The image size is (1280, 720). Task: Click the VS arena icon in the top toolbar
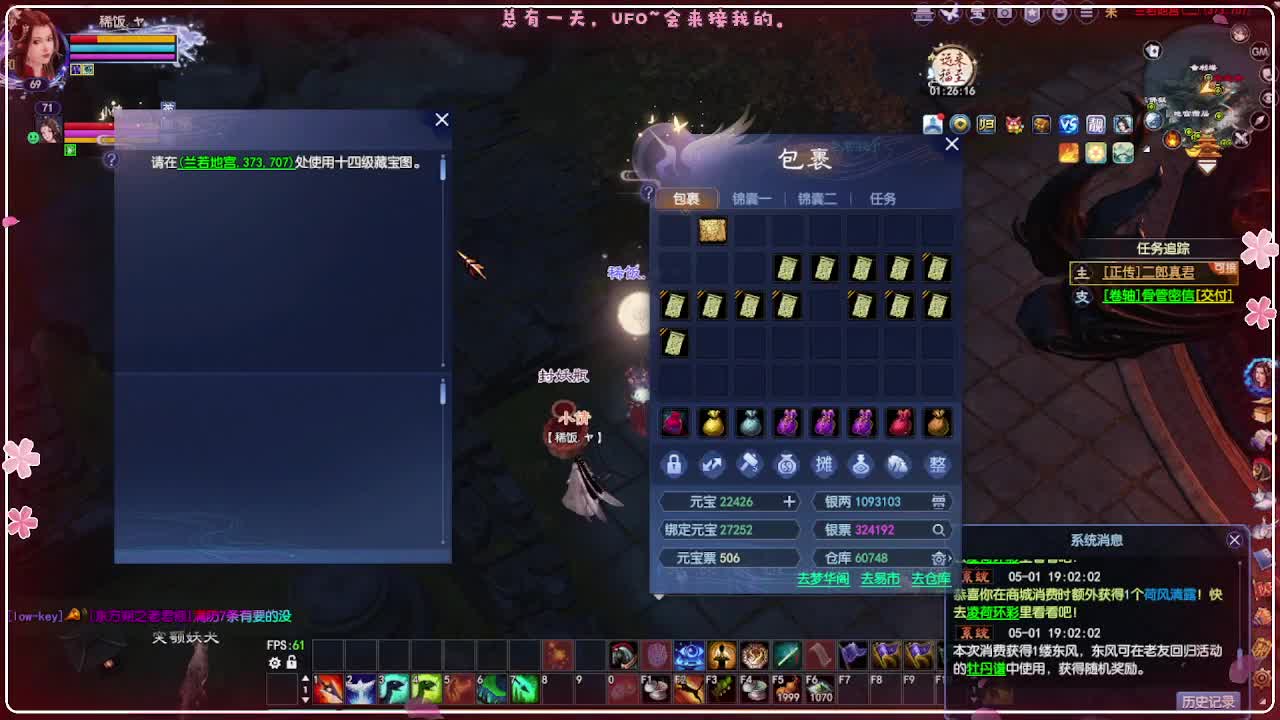(1068, 124)
